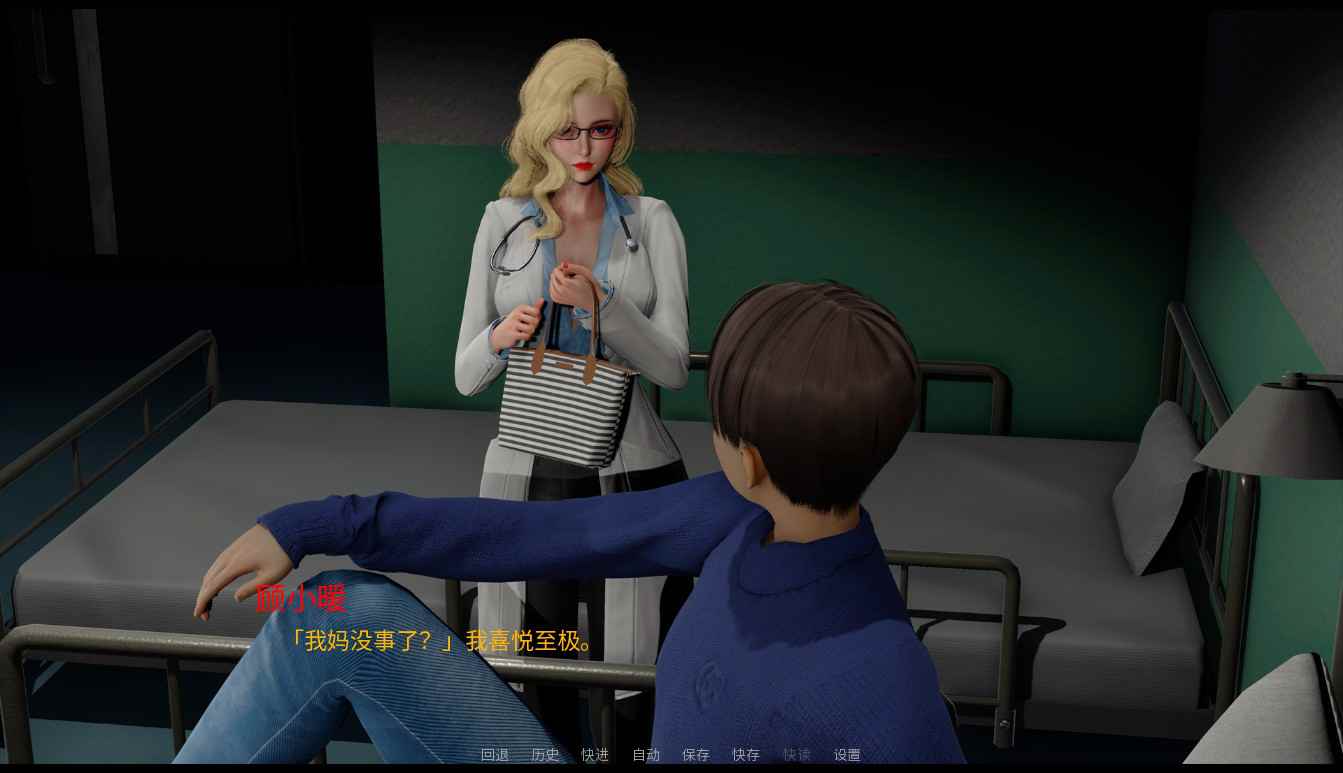This screenshot has height=773, width=1343.
Task: Choose 快存 to quick save
Action: point(746,755)
